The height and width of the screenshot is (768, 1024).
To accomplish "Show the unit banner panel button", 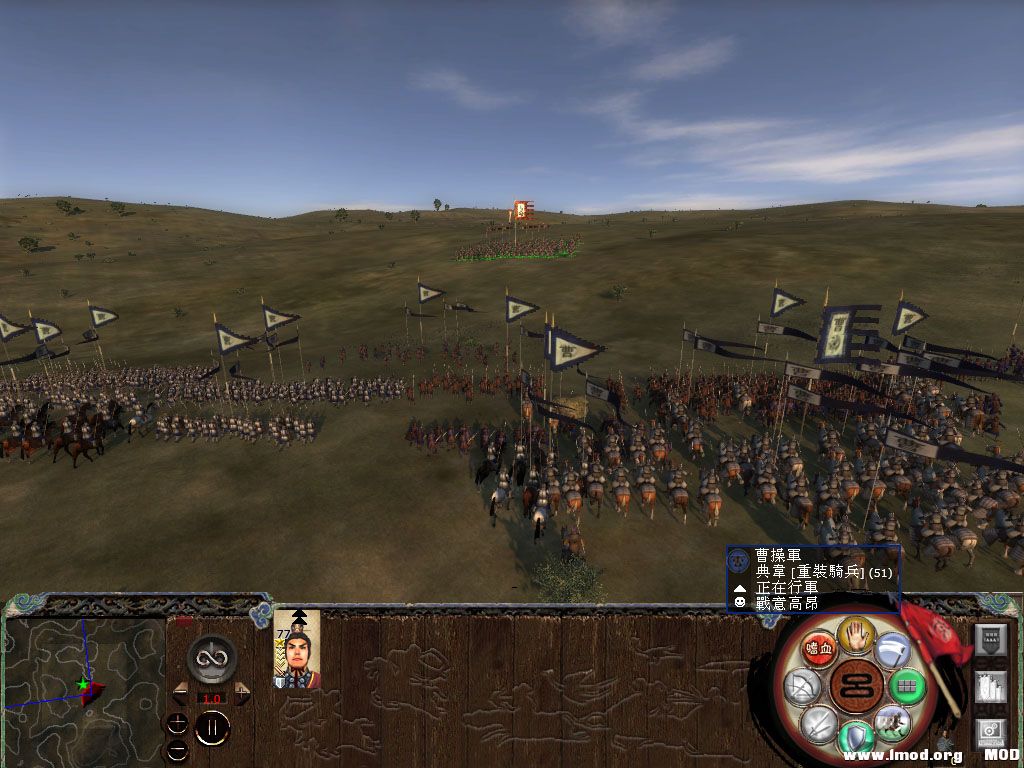I will point(990,639).
